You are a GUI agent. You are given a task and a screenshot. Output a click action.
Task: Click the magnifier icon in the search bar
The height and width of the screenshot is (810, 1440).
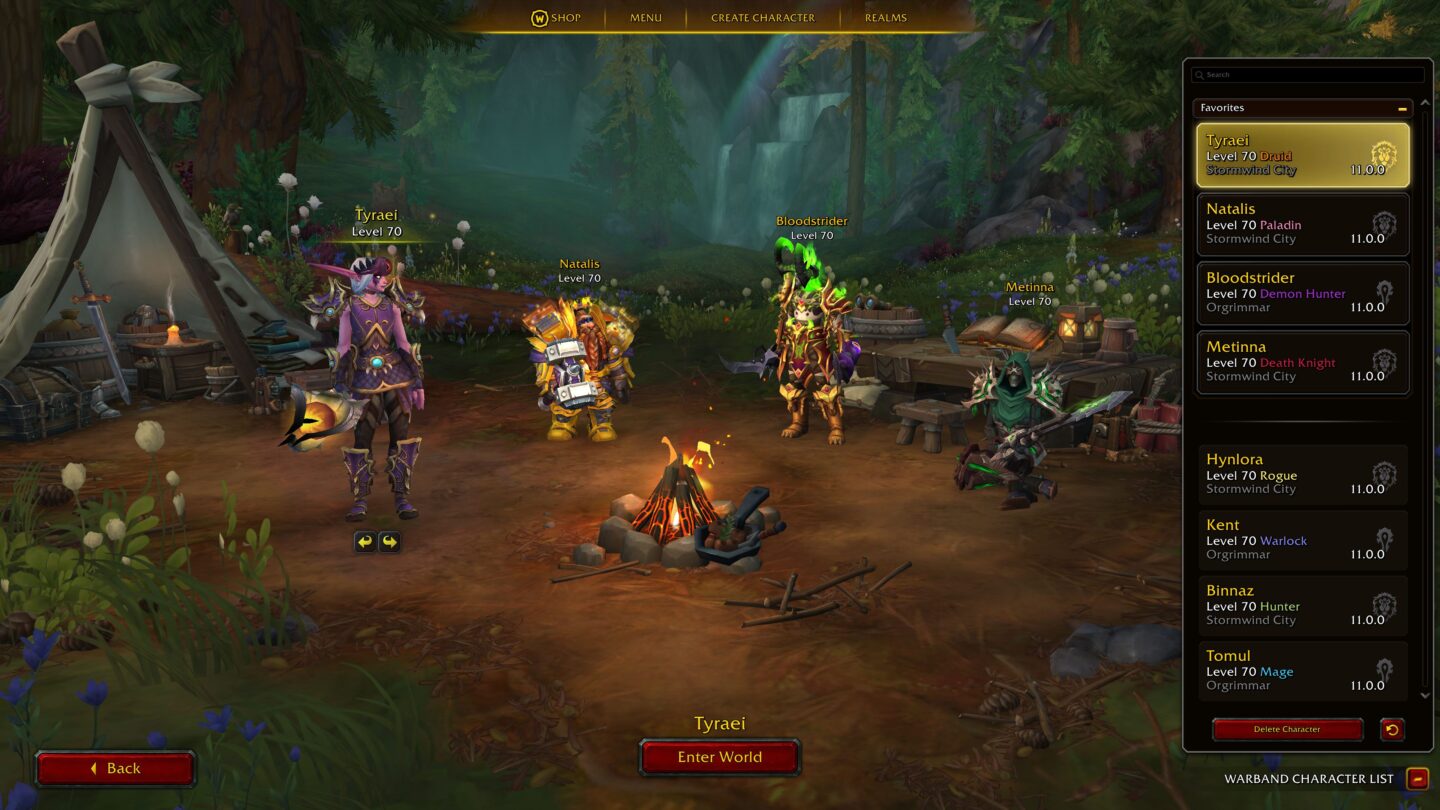(1199, 74)
